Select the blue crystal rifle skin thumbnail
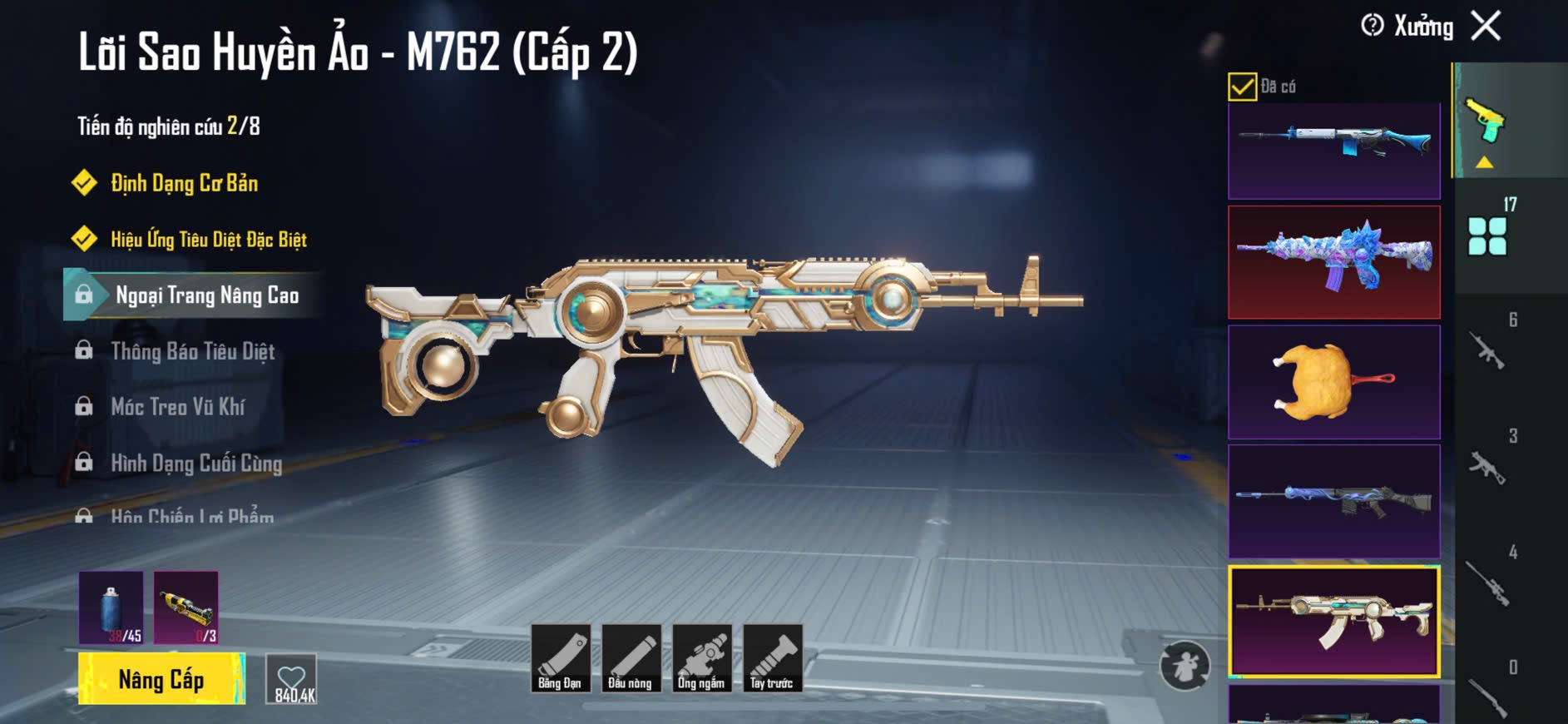The height and width of the screenshot is (724, 1568). 1333,262
